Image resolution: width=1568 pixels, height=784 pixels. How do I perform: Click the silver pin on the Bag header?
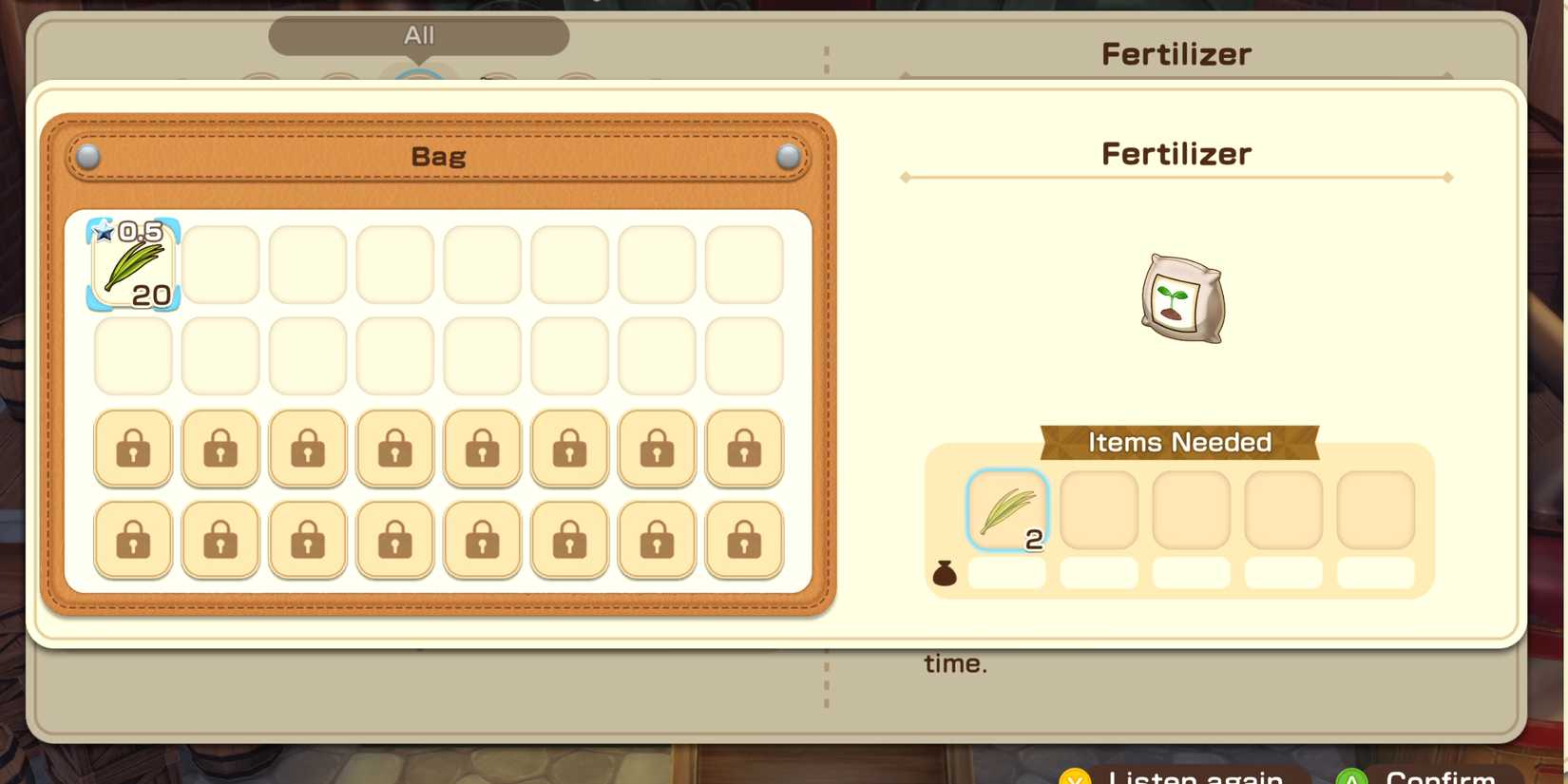coord(86,158)
